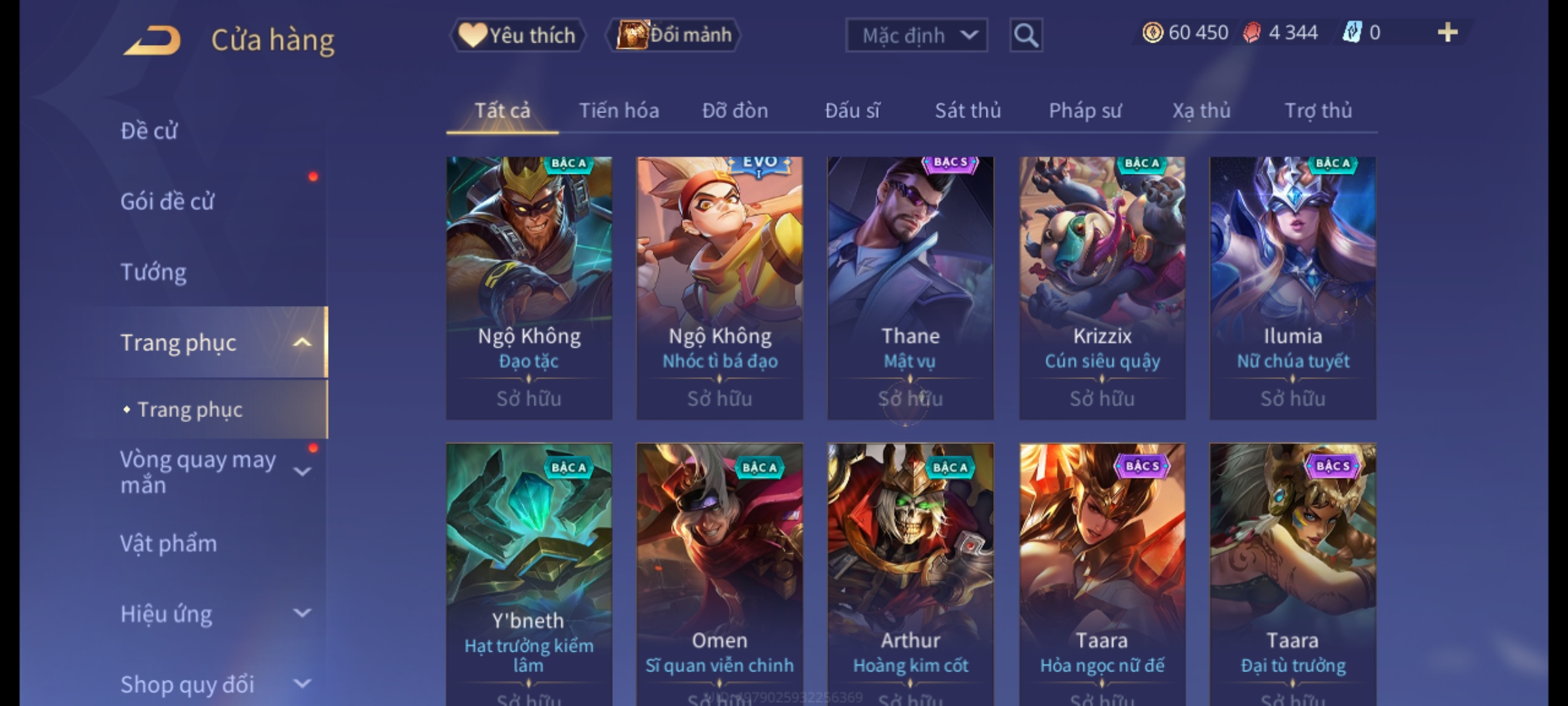Expand the Mặc định sort dropdown
The height and width of the screenshot is (706, 1568).
click(916, 35)
